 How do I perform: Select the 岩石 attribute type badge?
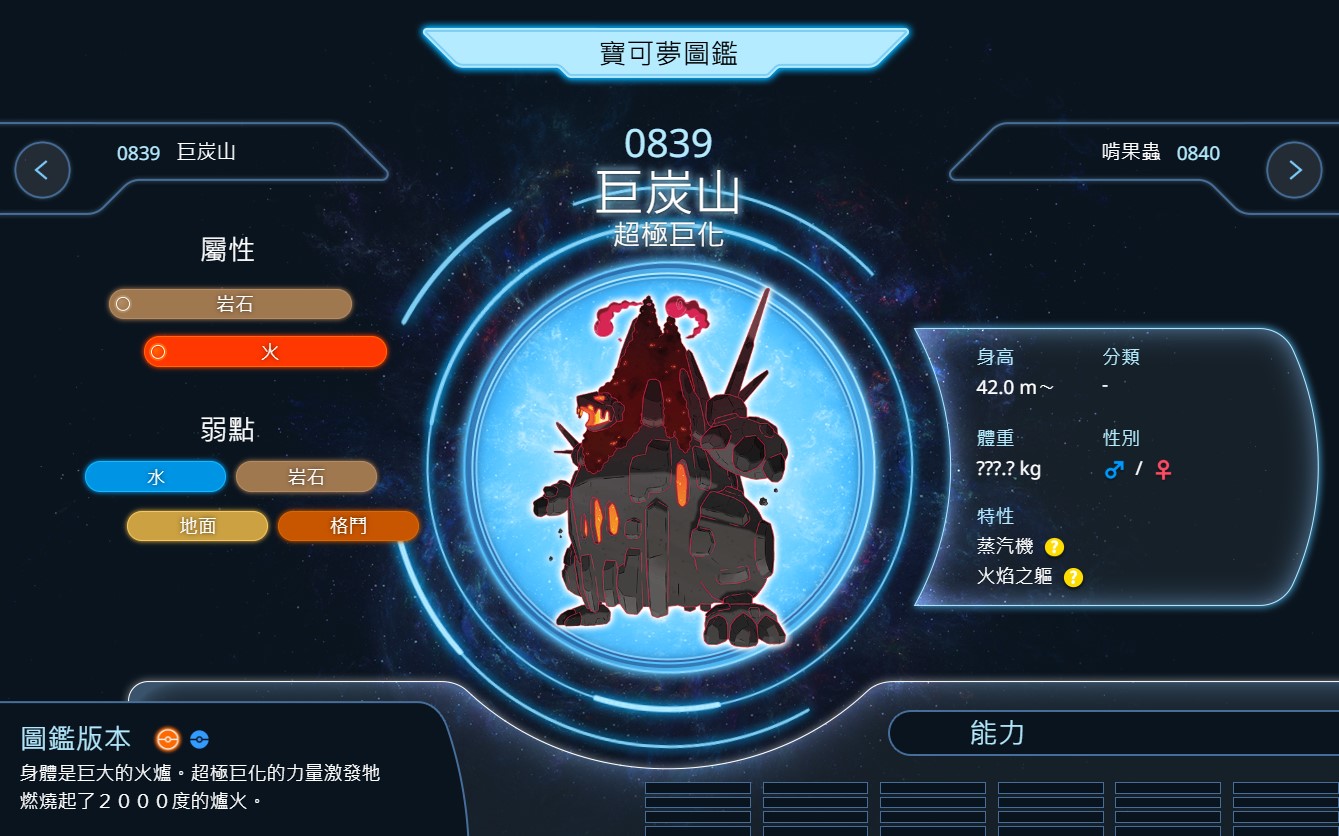pos(231,304)
